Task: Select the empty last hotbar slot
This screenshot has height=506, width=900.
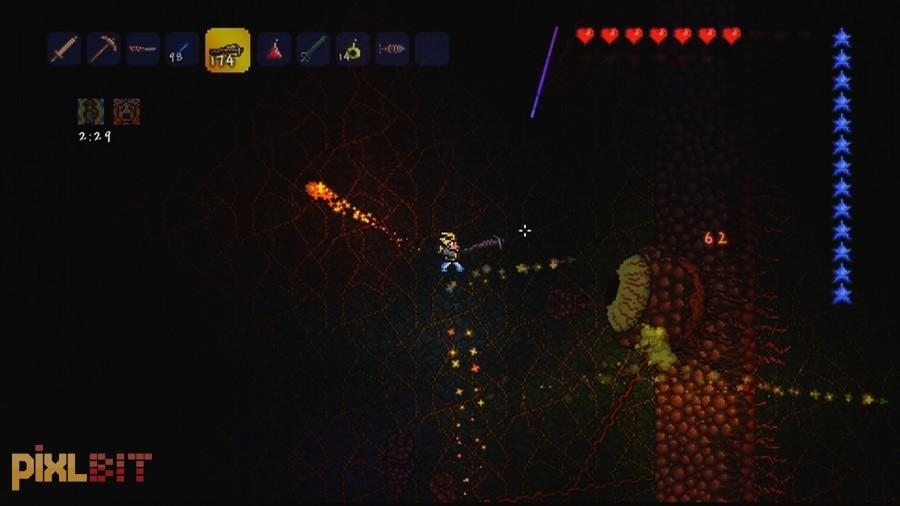Action: click(431, 48)
